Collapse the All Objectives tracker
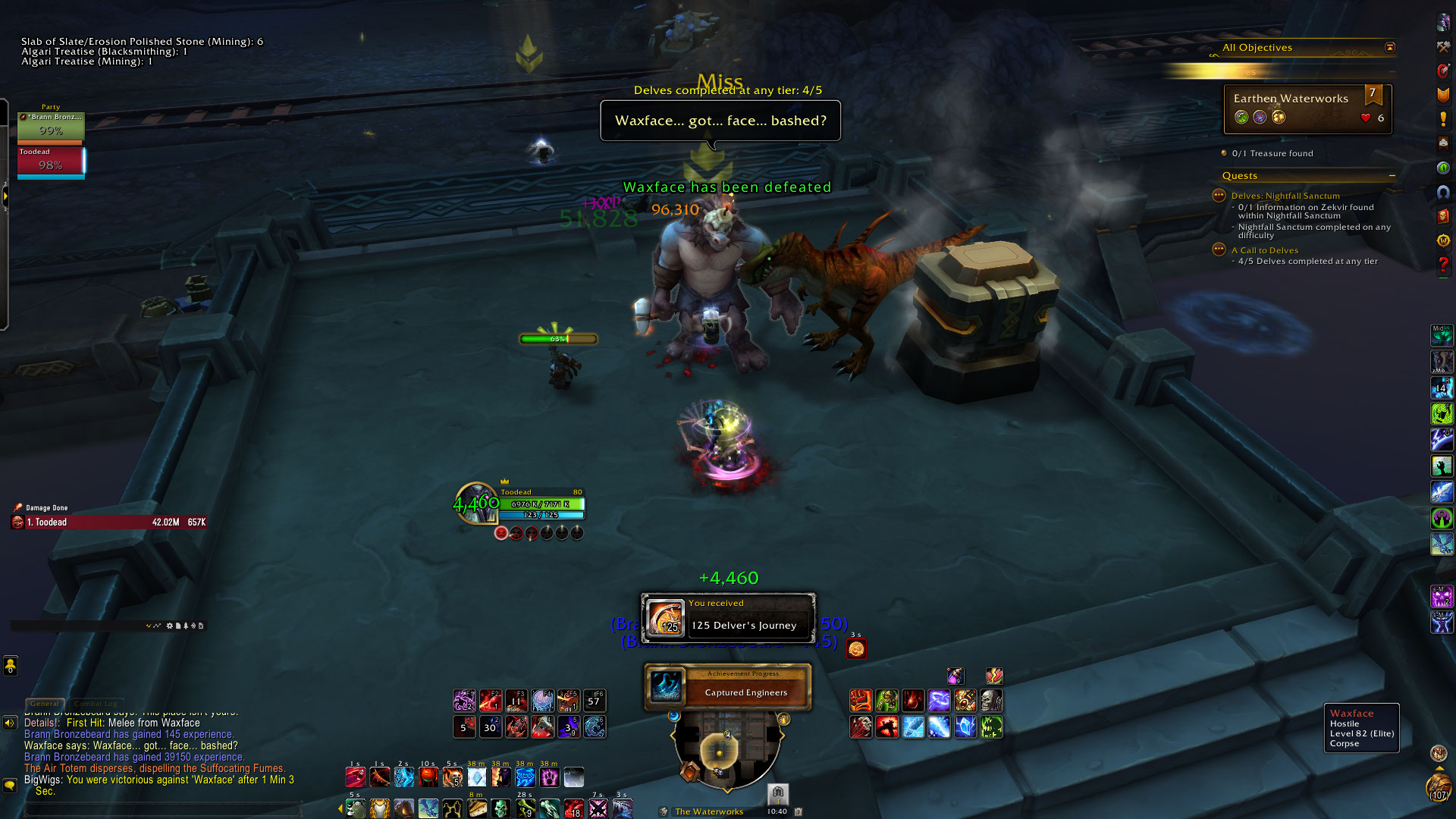This screenshot has height=819, width=1456. 1390,48
